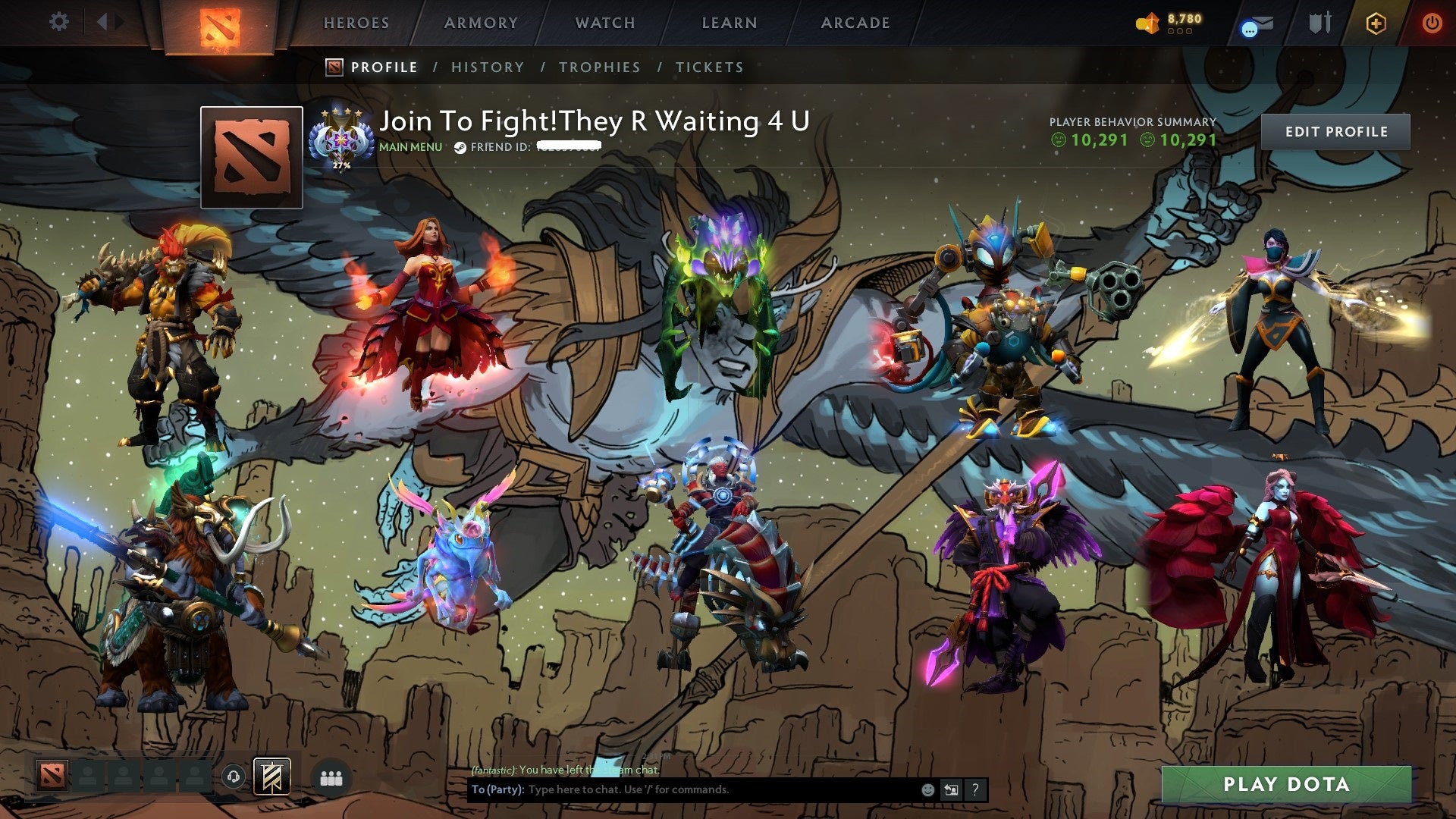Switch to the TROPHIES tab
The width and height of the screenshot is (1456, 819).
(x=600, y=67)
